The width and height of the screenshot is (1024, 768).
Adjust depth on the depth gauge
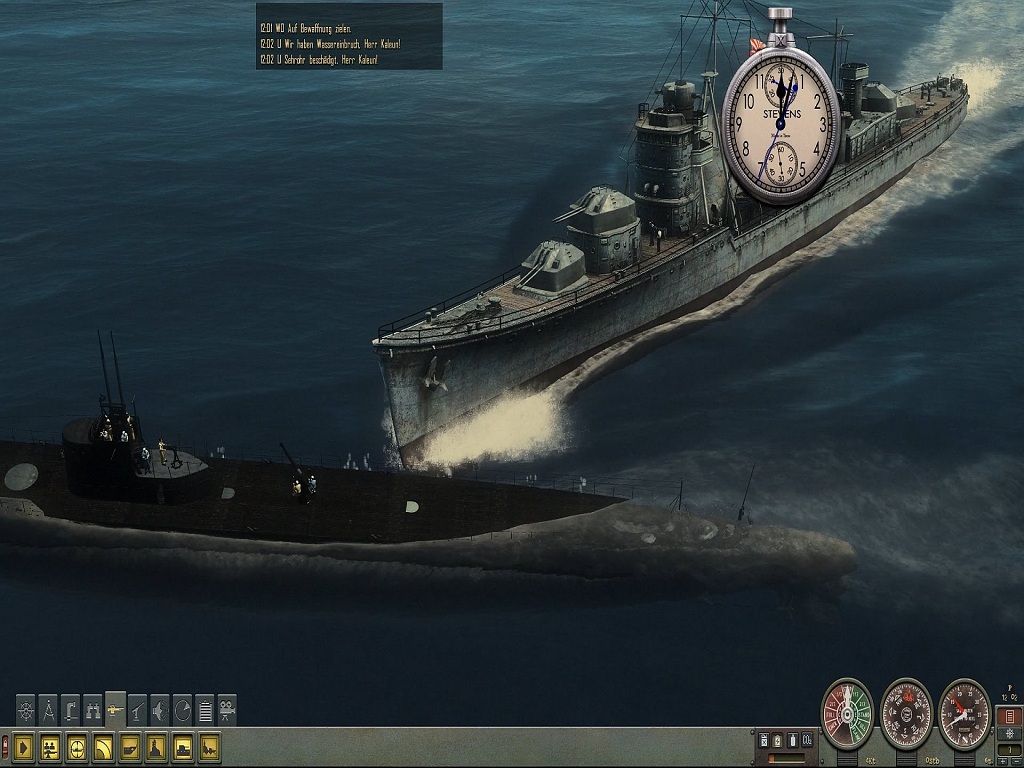pos(965,714)
